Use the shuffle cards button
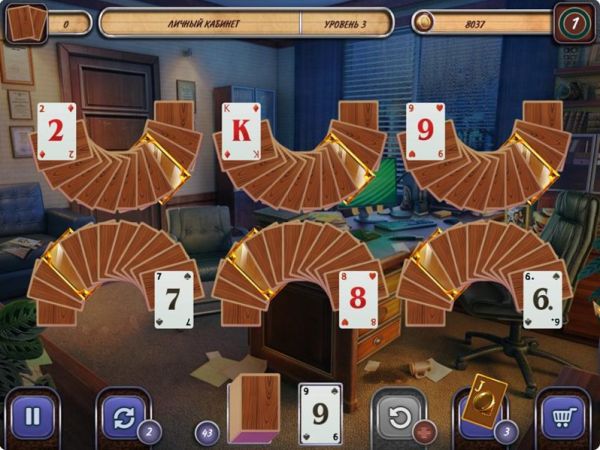Image resolution: width=600 pixels, height=450 pixels. pyautogui.click(x=122, y=415)
